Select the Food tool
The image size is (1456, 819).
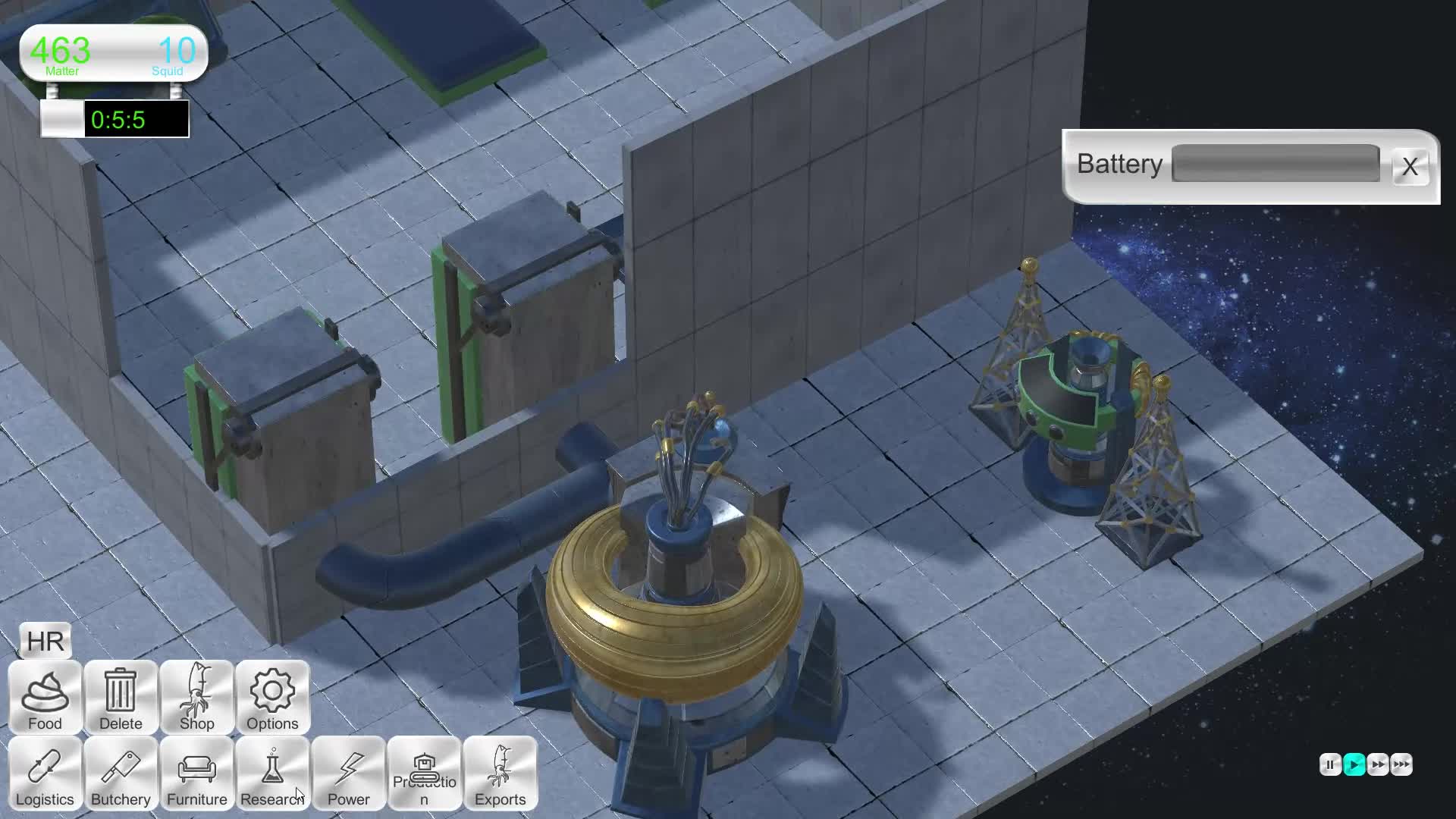[44, 698]
